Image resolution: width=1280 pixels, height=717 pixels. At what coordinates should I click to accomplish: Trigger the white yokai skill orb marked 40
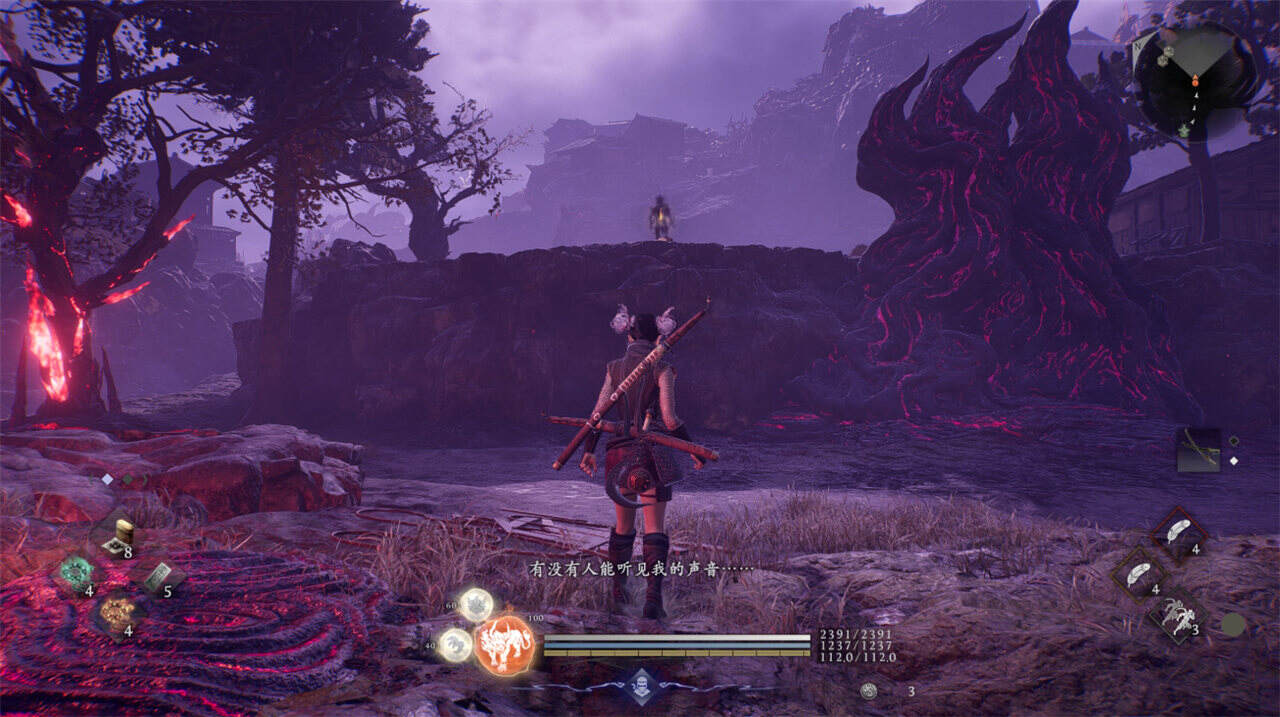pos(456,644)
